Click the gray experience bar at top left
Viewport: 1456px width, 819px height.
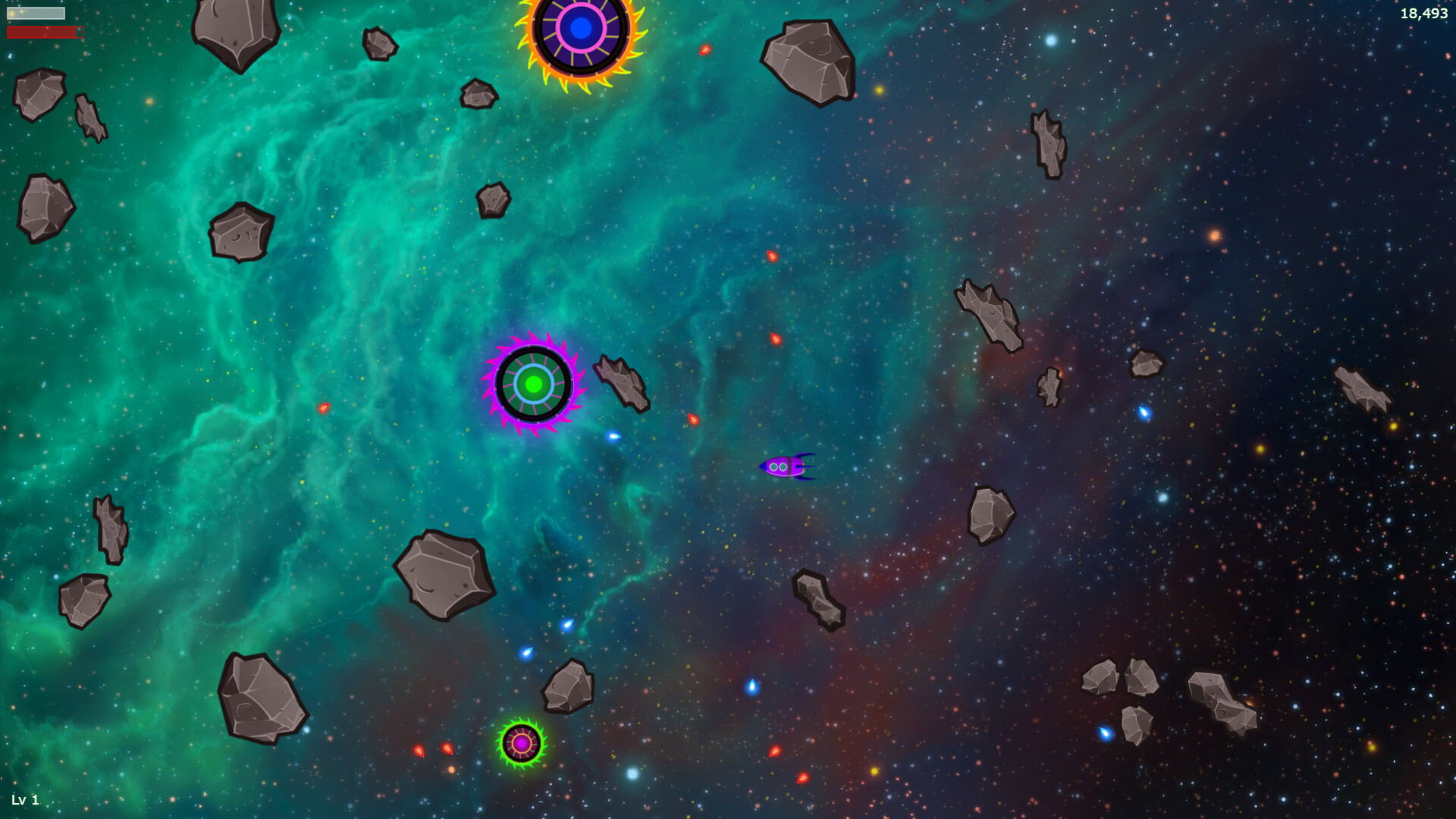[x=36, y=13]
